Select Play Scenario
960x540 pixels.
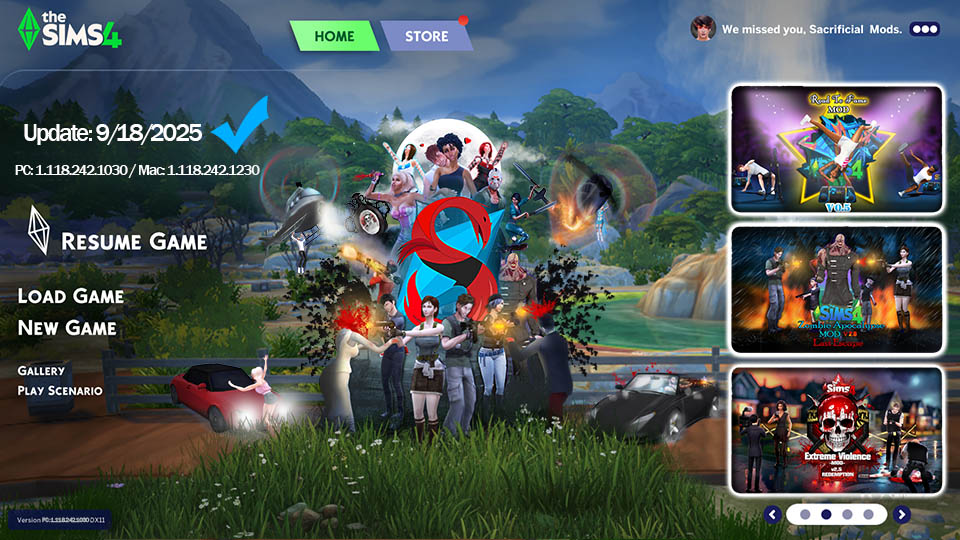click(x=60, y=390)
